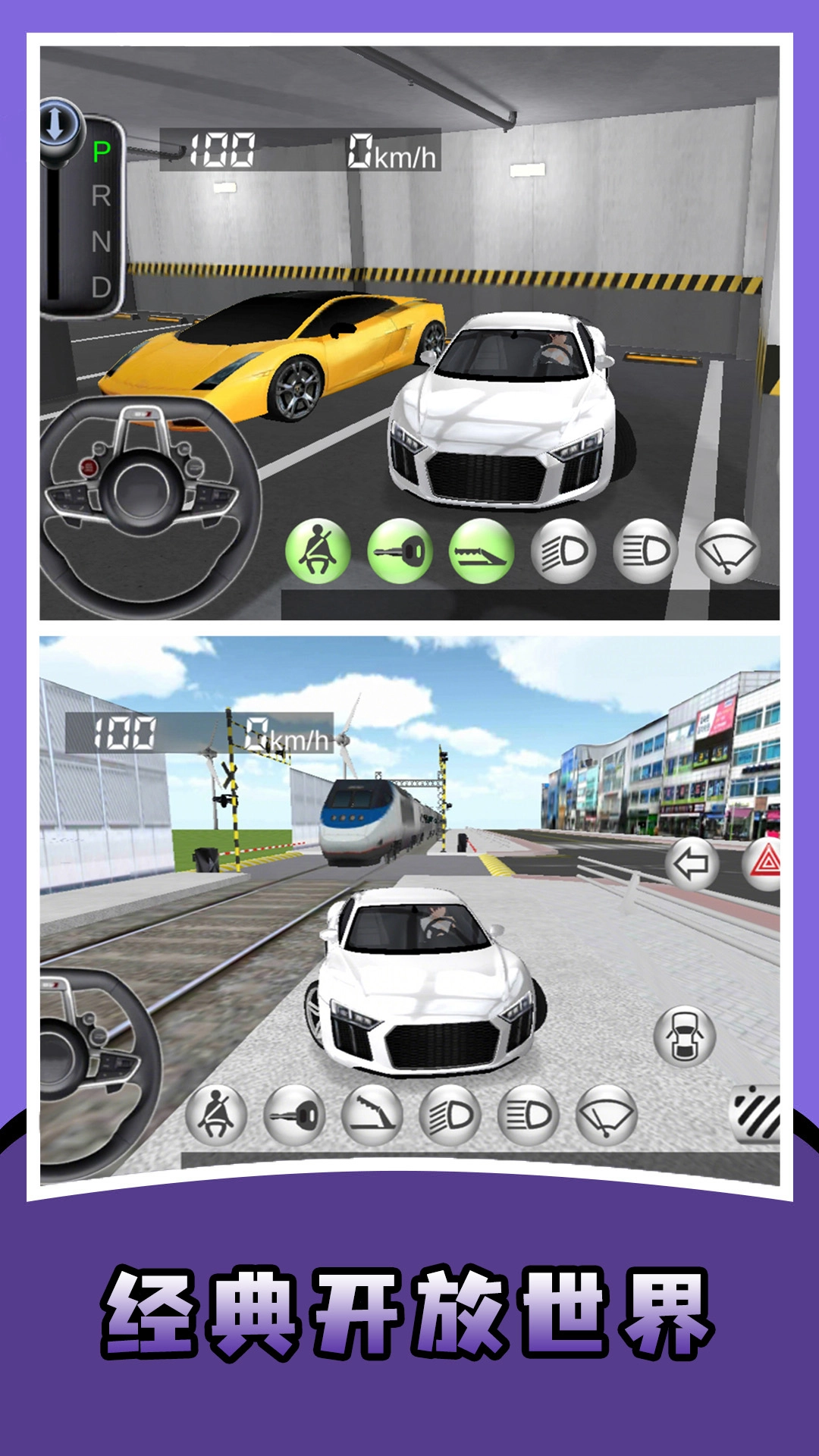The height and width of the screenshot is (1456, 819).
Task: Release the green handbrake button
Action: [482, 551]
